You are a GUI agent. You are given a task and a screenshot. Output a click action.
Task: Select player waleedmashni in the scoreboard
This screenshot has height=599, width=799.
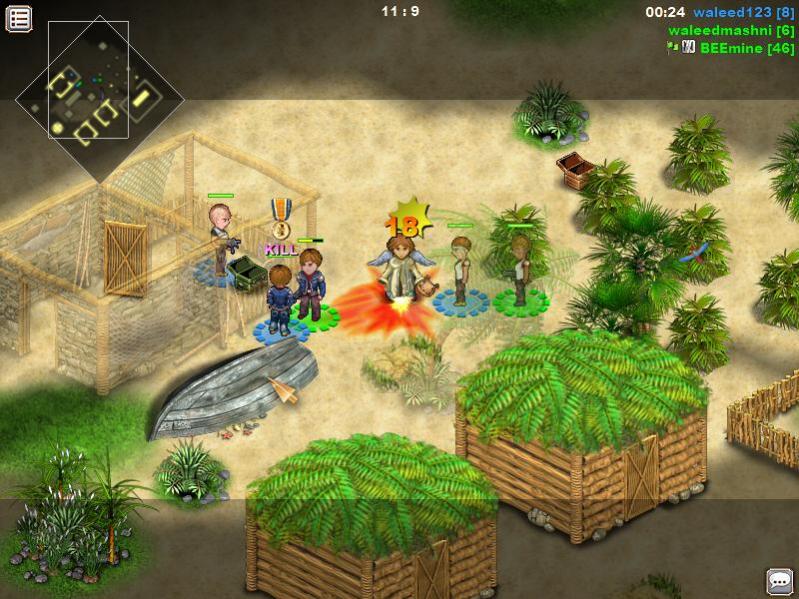click(x=730, y=31)
